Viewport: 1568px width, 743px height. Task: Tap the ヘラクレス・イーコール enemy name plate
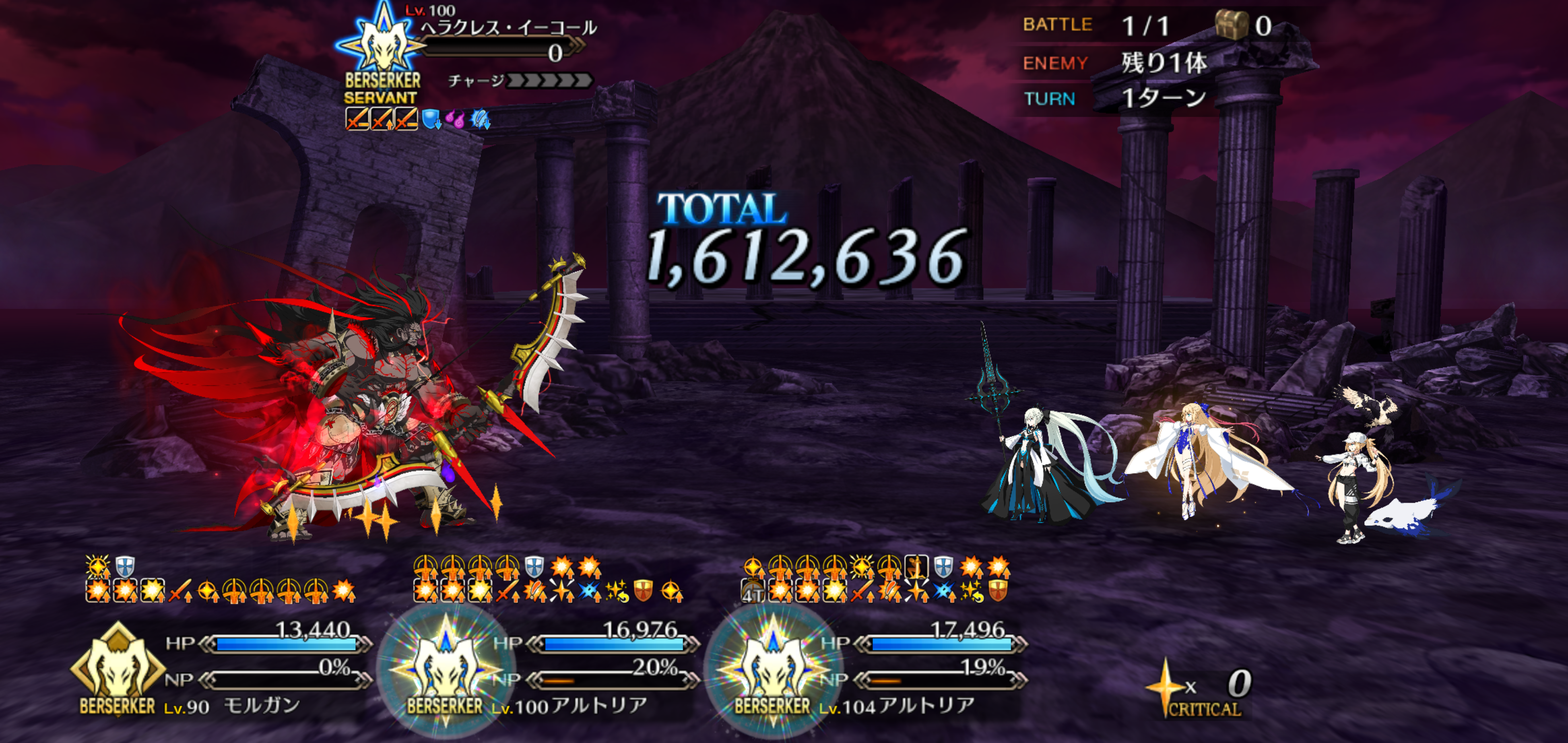[508, 28]
